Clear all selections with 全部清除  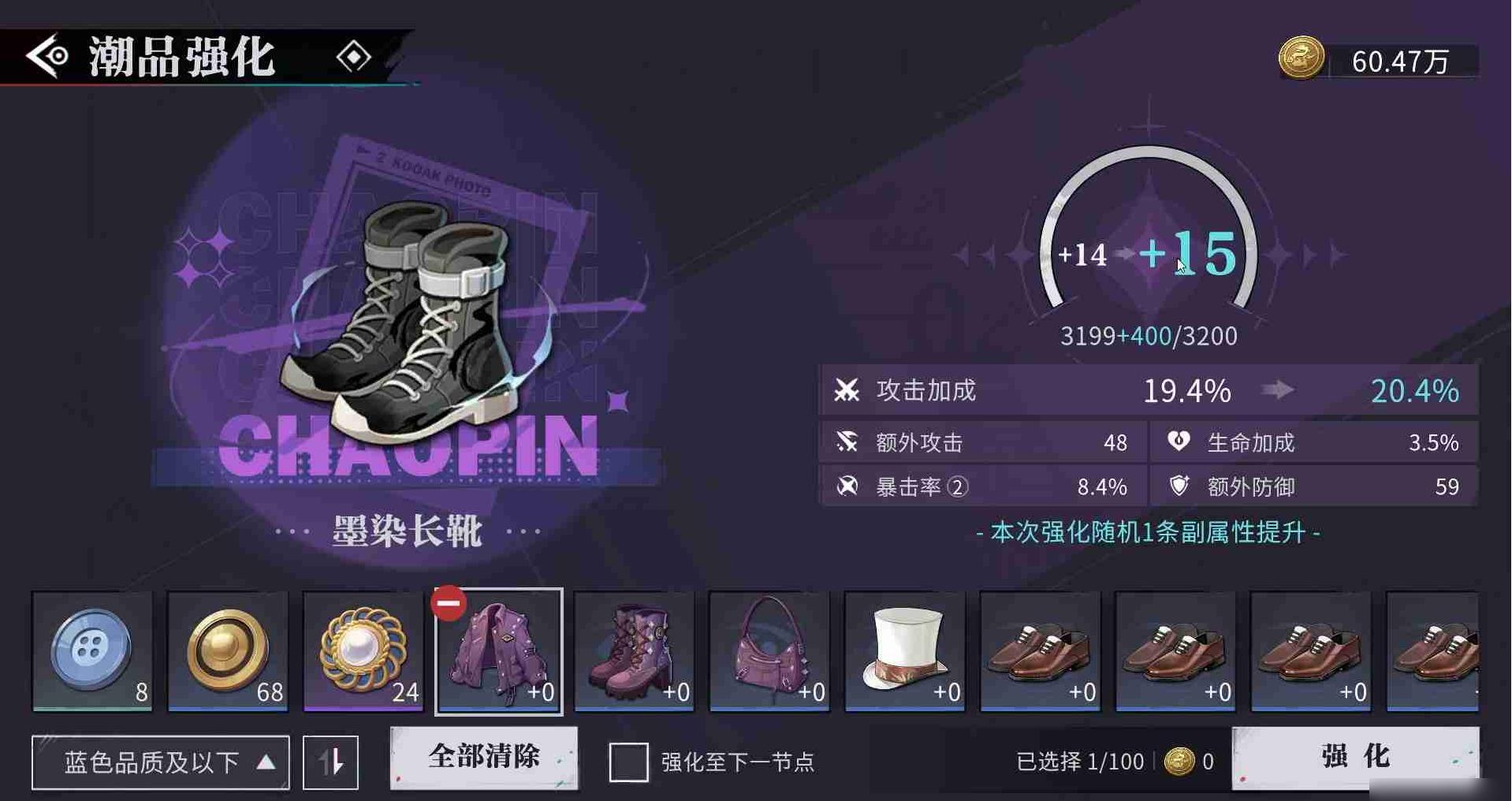point(484,758)
